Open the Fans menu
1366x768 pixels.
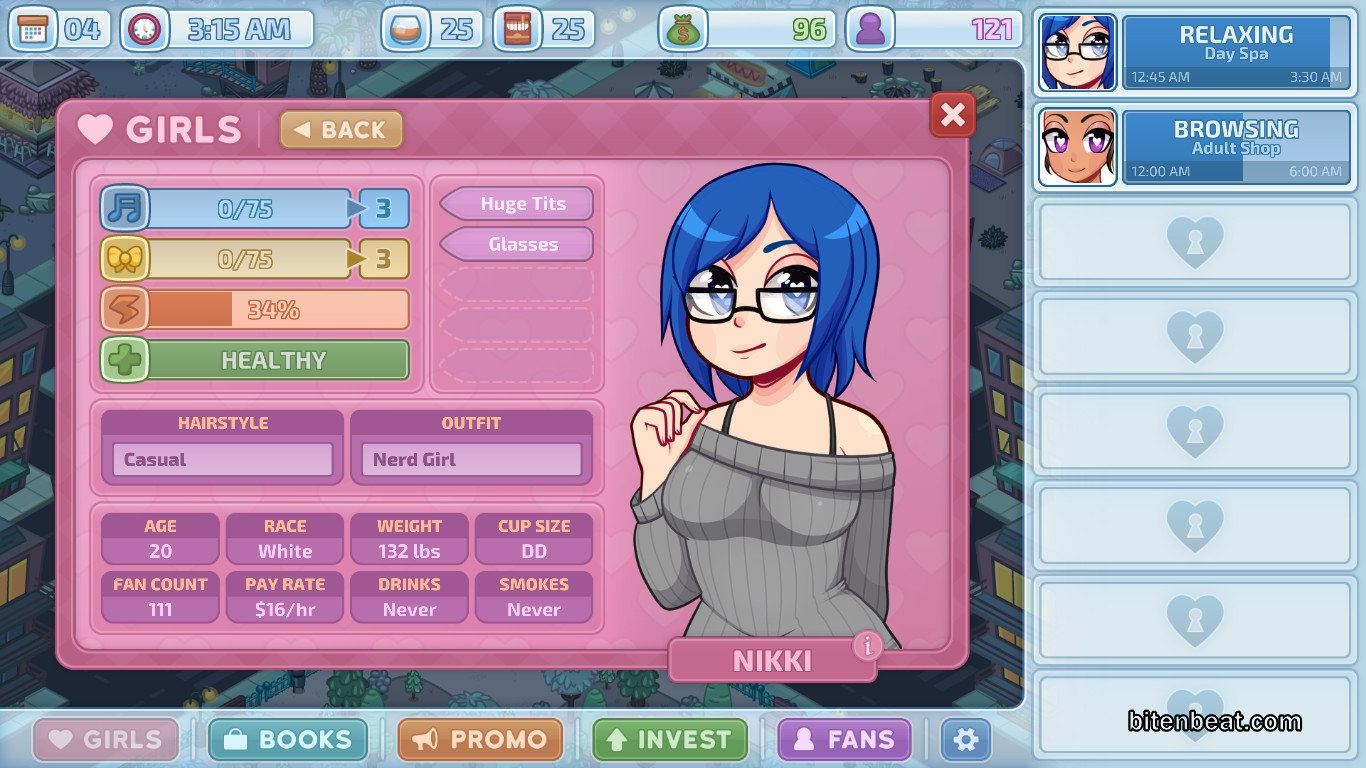[844, 740]
